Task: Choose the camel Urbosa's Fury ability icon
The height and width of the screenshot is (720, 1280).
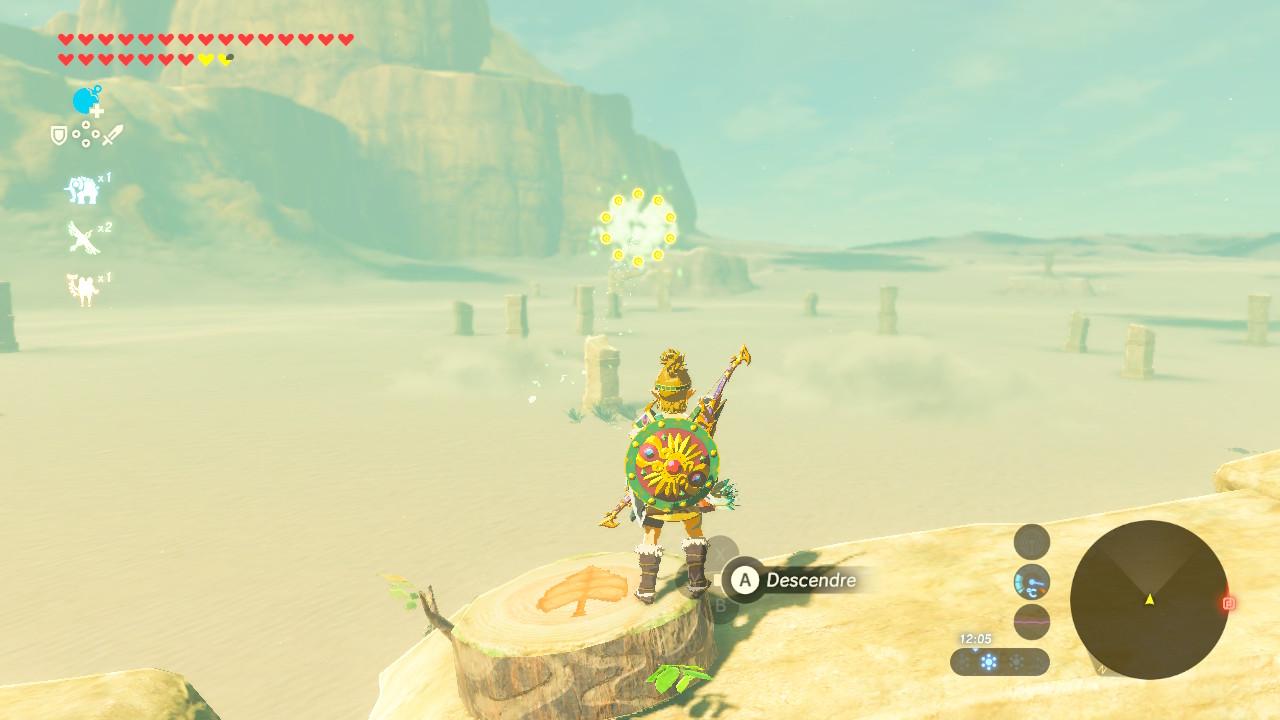Action: [82, 289]
